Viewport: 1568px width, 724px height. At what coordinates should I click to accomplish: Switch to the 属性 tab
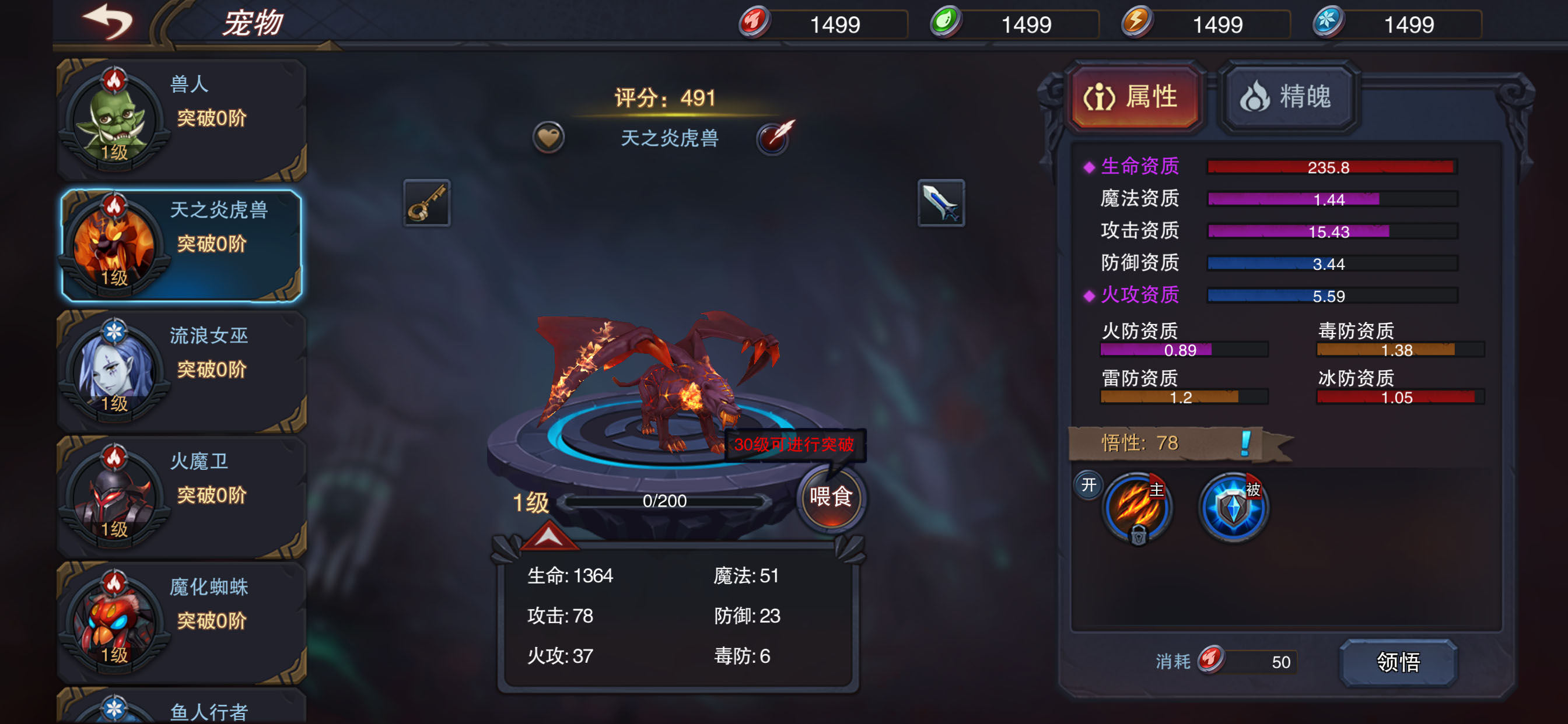pos(1135,97)
